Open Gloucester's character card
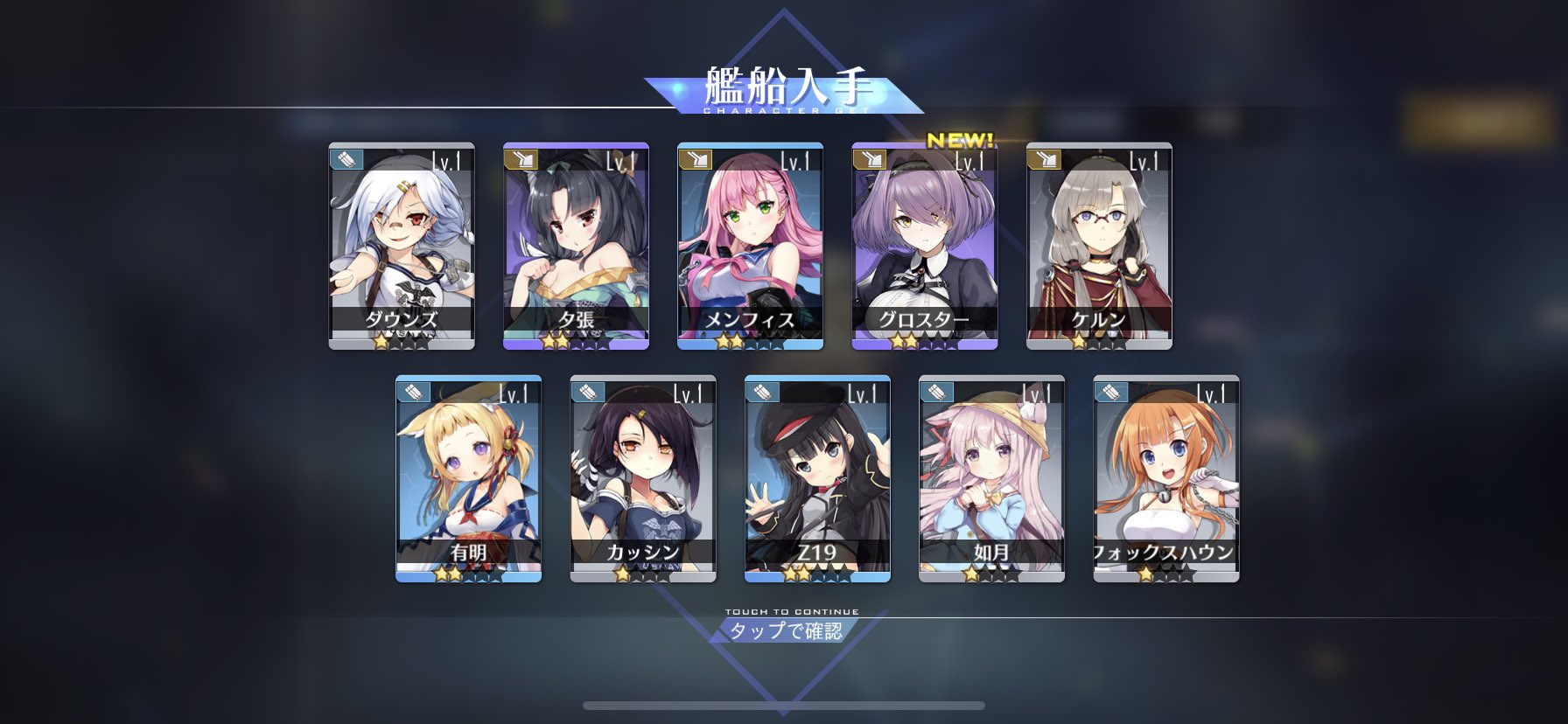 (x=923, y=245)
